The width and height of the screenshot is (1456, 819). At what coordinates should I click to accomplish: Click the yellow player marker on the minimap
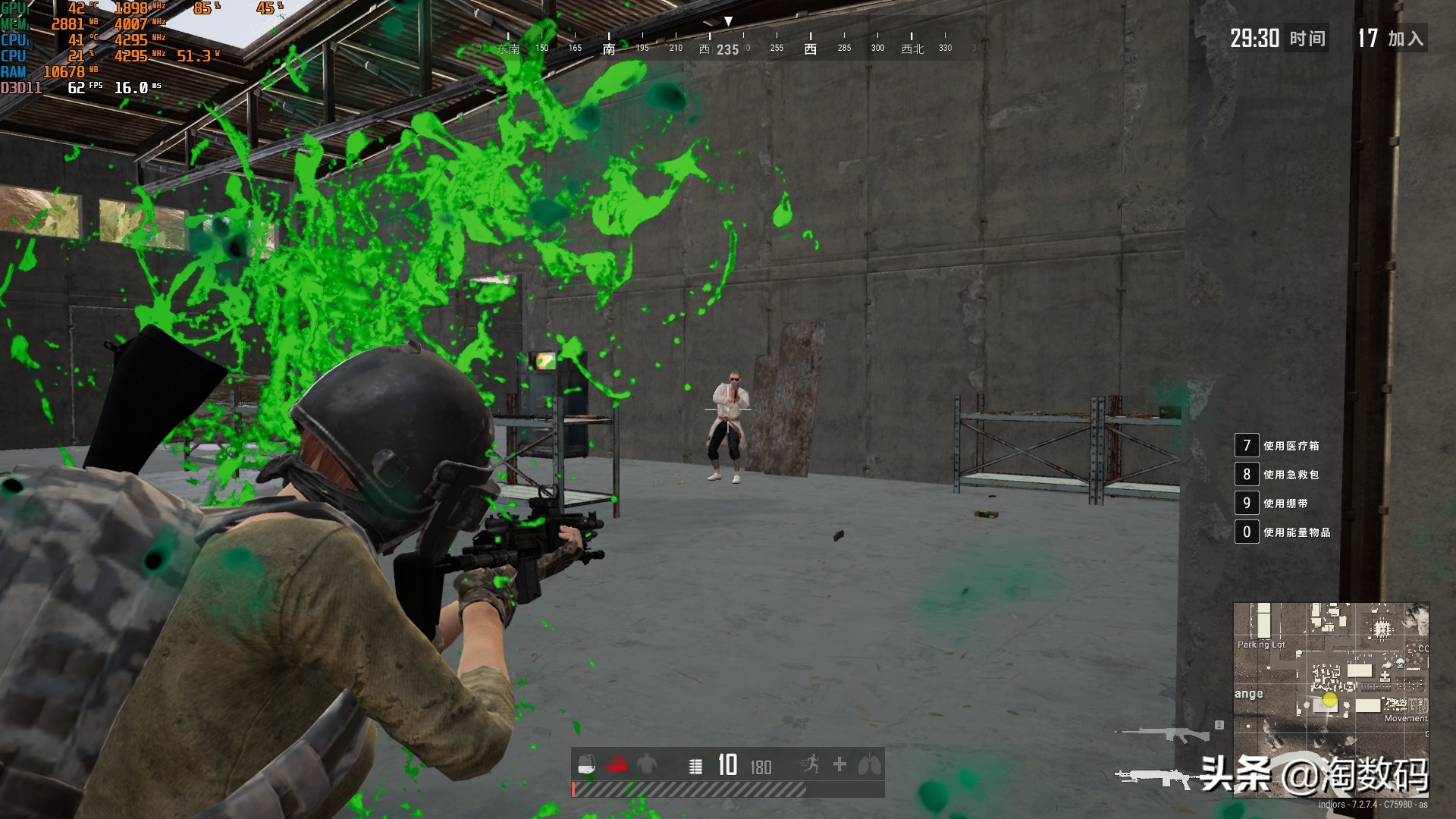(x=1329, y=701)
